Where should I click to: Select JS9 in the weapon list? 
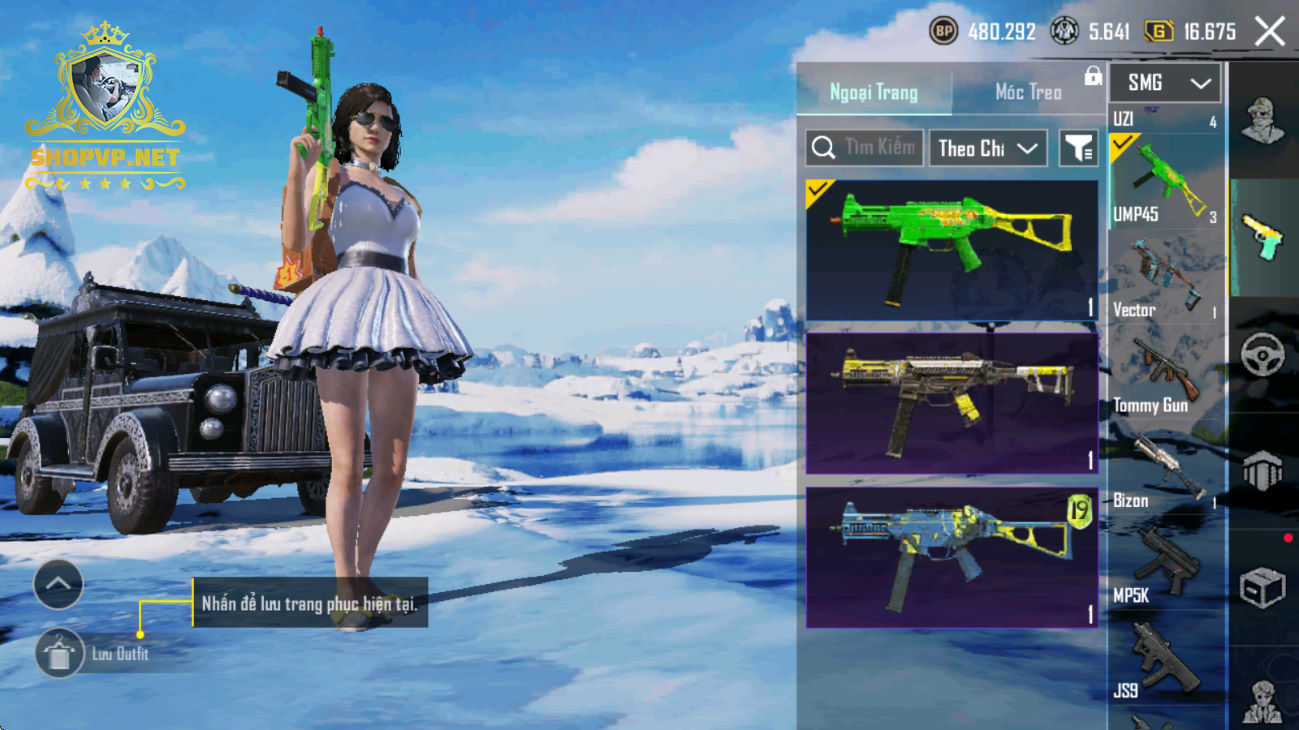(1166, 658)
